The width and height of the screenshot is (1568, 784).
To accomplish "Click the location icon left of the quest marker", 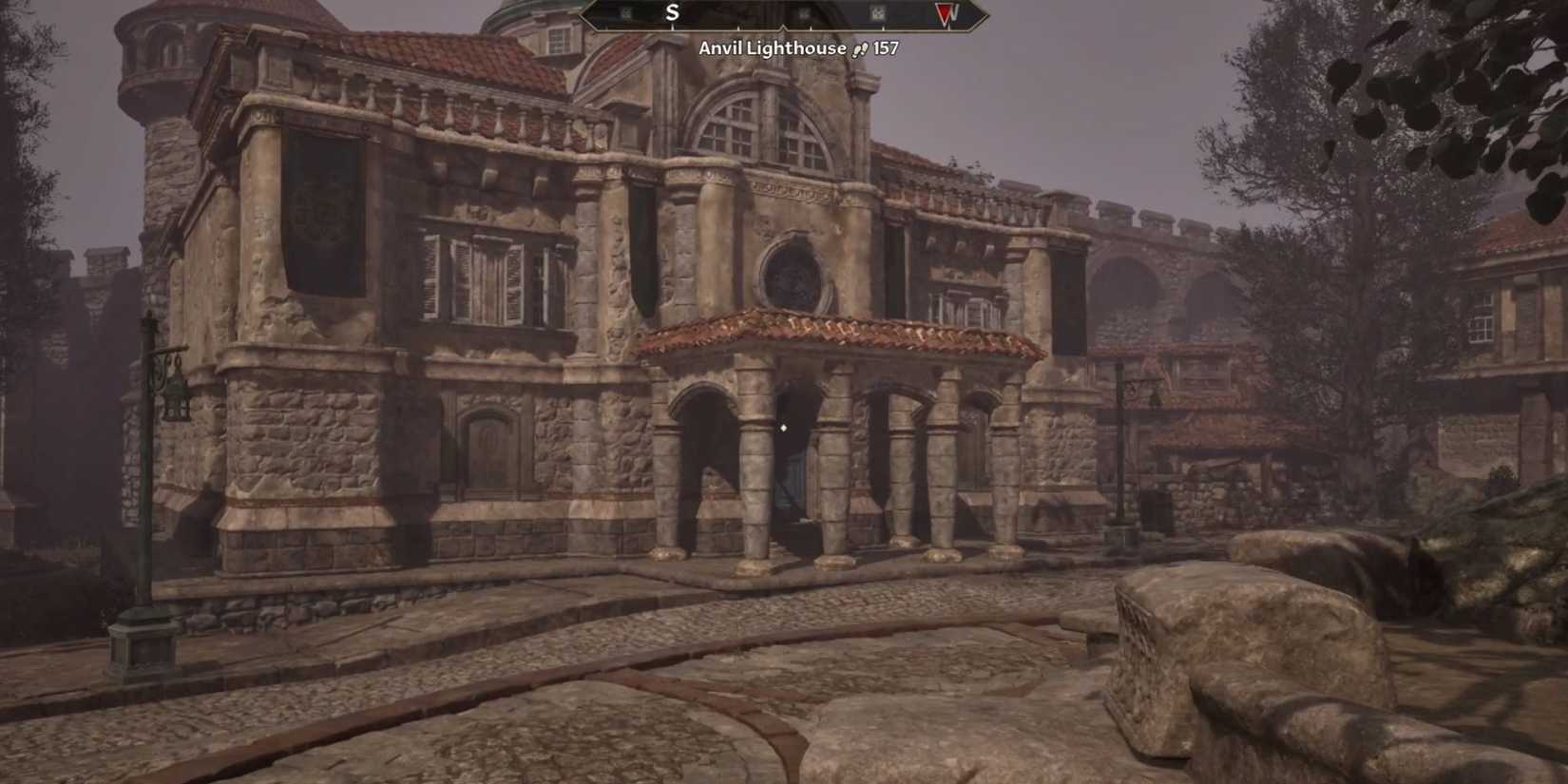I will [879, 12].
